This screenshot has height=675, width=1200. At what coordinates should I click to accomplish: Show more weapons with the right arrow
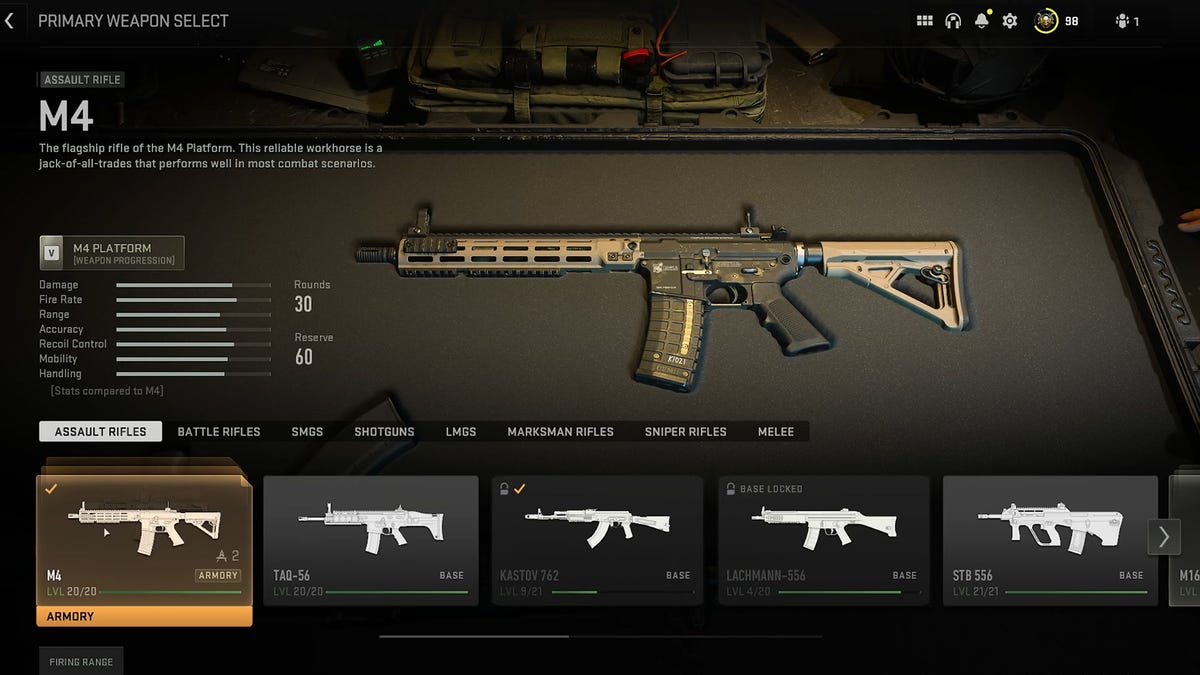point(1164,537)
